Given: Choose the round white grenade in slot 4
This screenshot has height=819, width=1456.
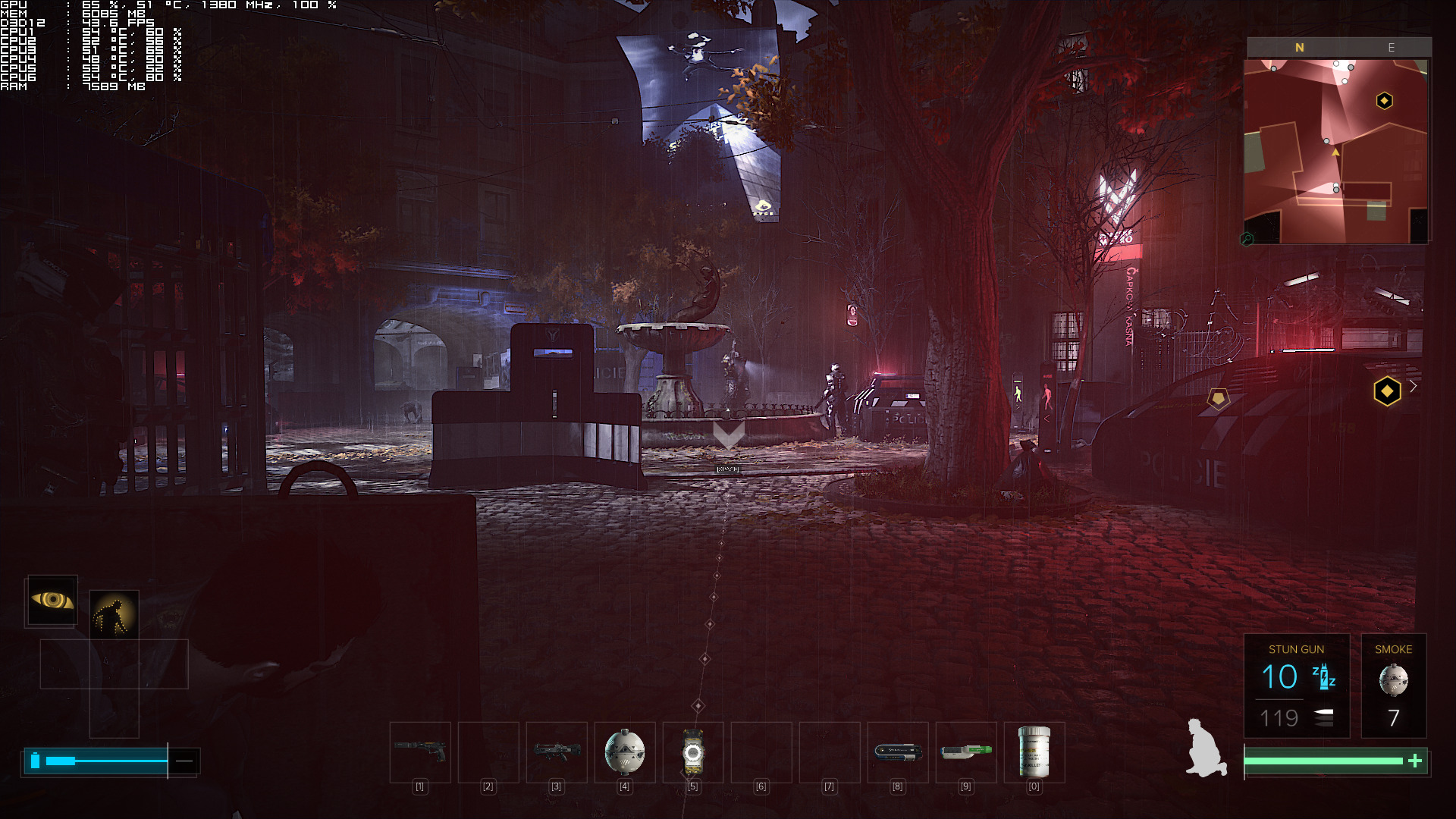Looking at the screenshot, I should coord(625,752).
